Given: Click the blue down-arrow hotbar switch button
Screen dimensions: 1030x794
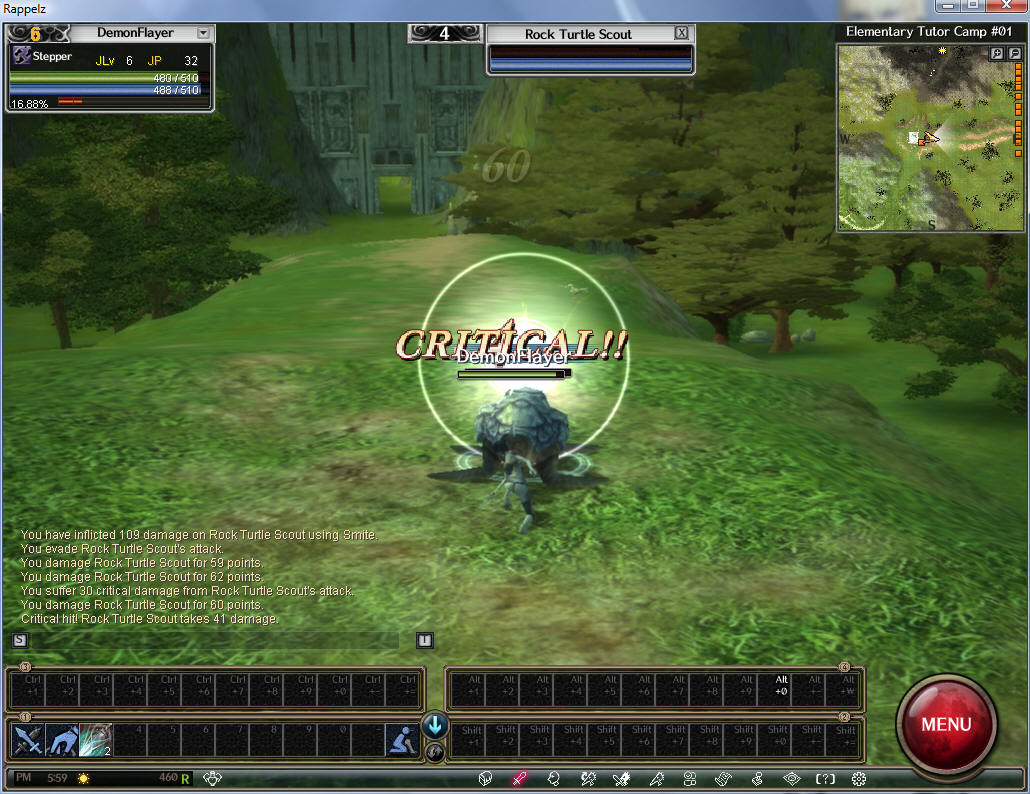Looking at the screenshot, I should (435, 726).
